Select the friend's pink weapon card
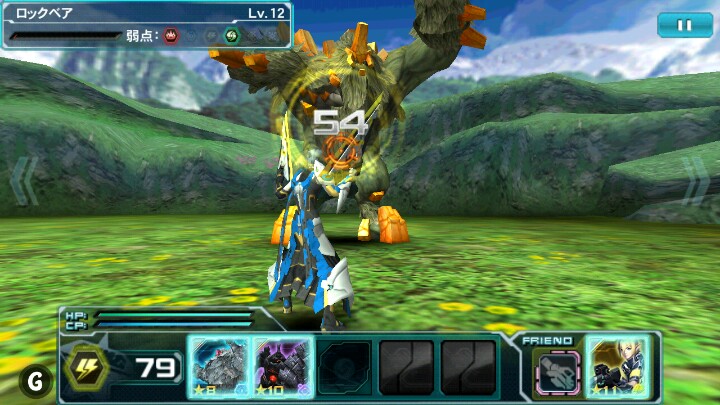 [558, 371]
